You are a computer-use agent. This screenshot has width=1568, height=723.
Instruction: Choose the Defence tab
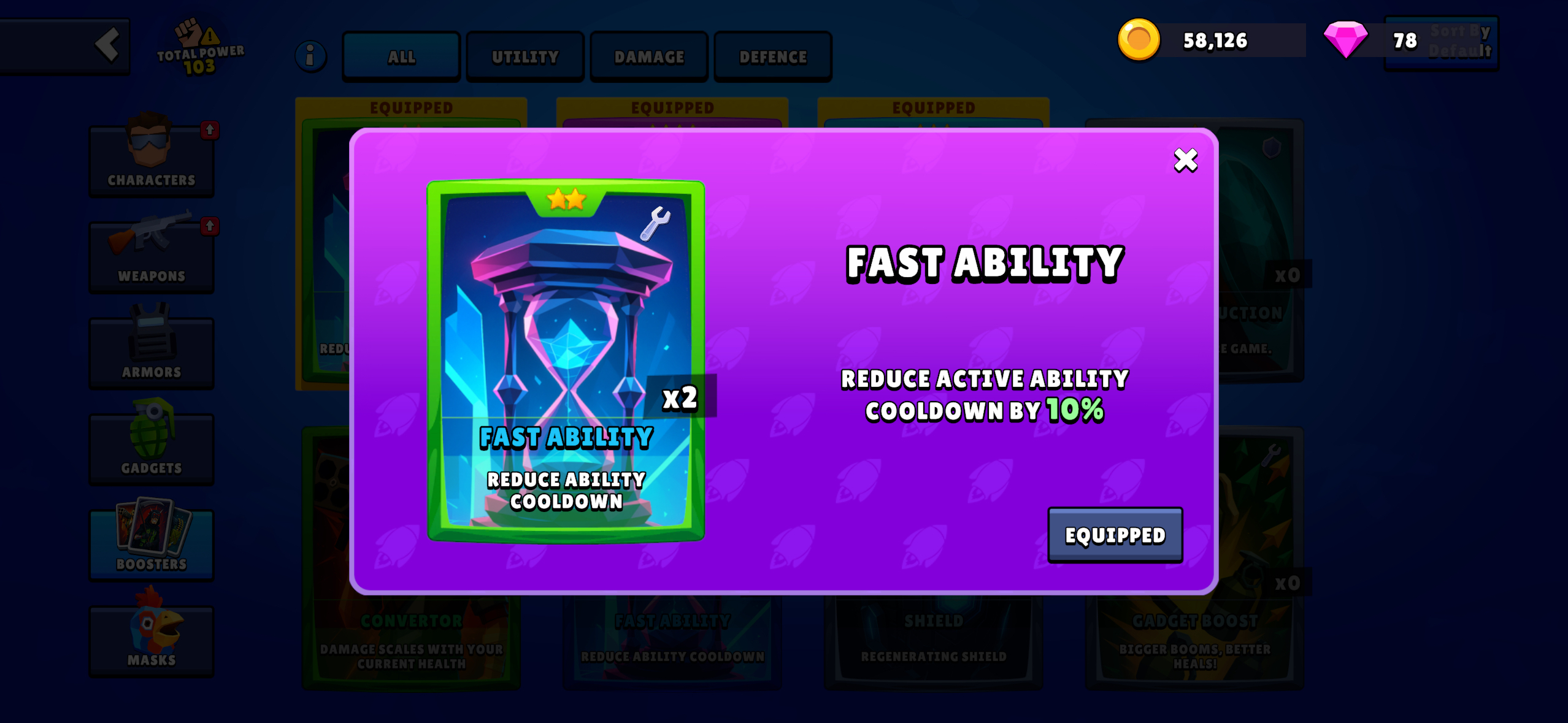pyautogui.click(x=773, y=57)
